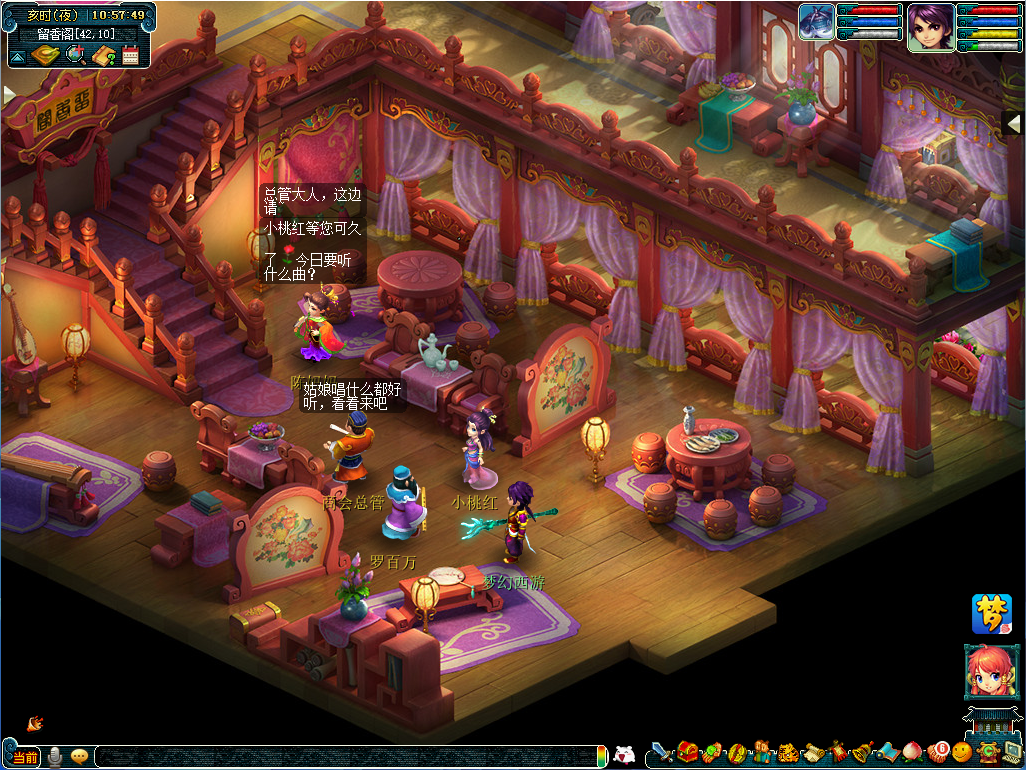Open the world map magnifier icon
Screen dimensions: 1026x770
click(x=76, y=55)
